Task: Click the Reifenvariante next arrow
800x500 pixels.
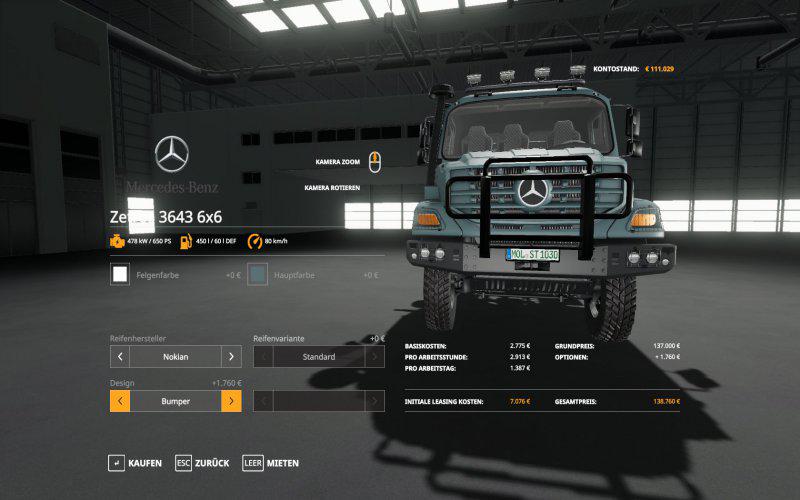Action: click(375, 357)
